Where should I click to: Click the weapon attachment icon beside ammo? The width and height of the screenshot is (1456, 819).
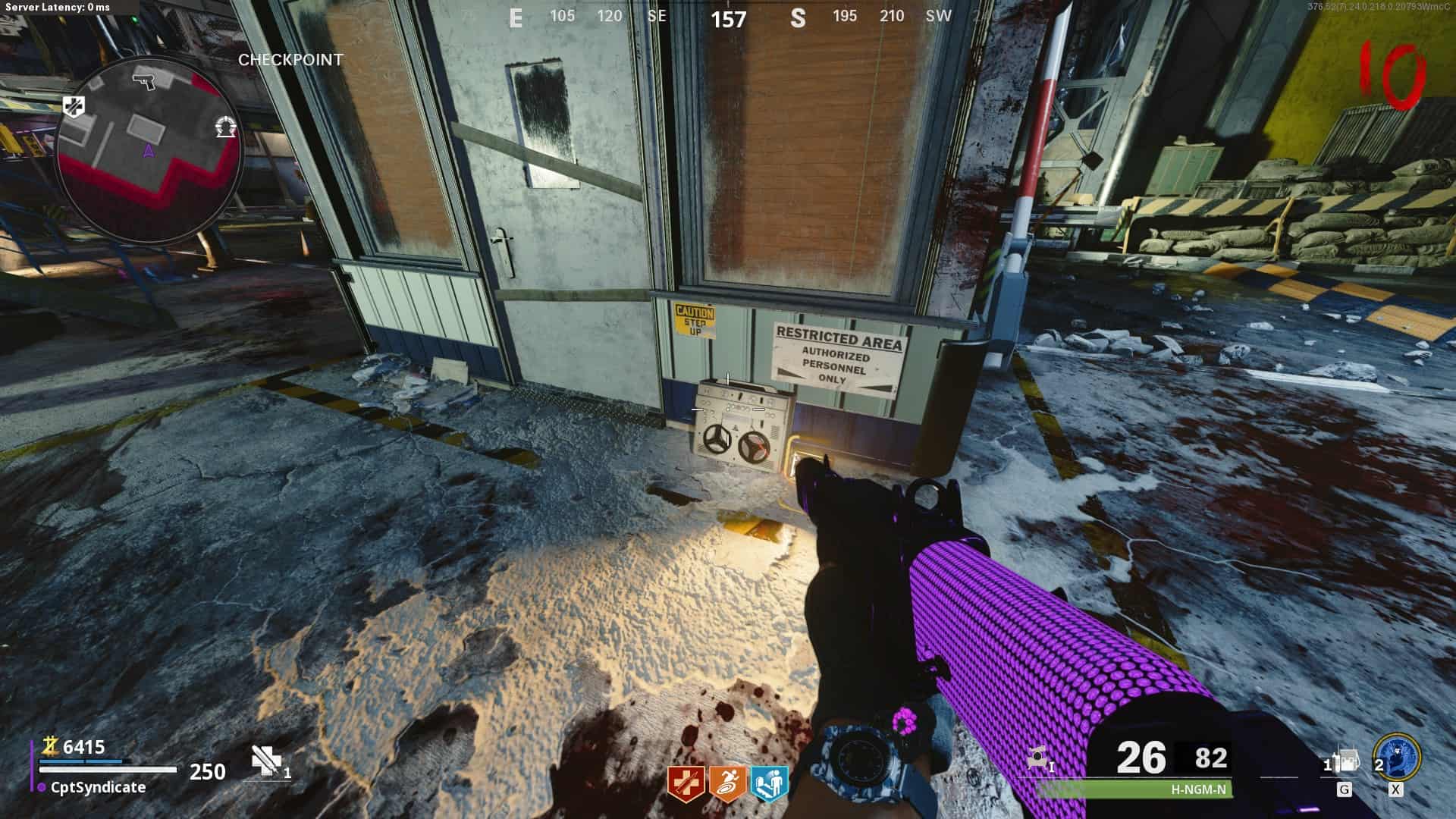(1039, 757)
